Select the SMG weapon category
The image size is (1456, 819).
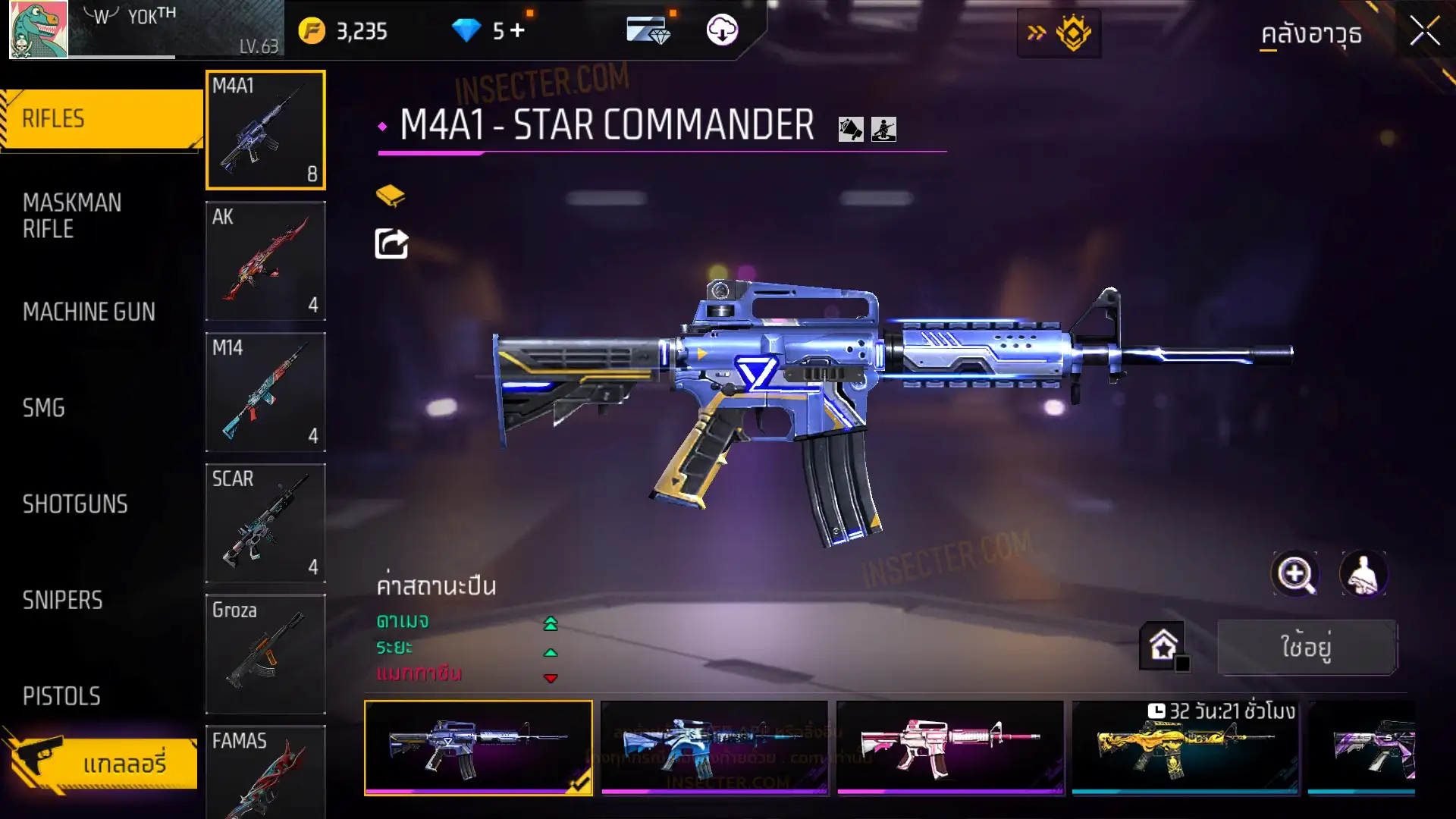pos(44,408)
